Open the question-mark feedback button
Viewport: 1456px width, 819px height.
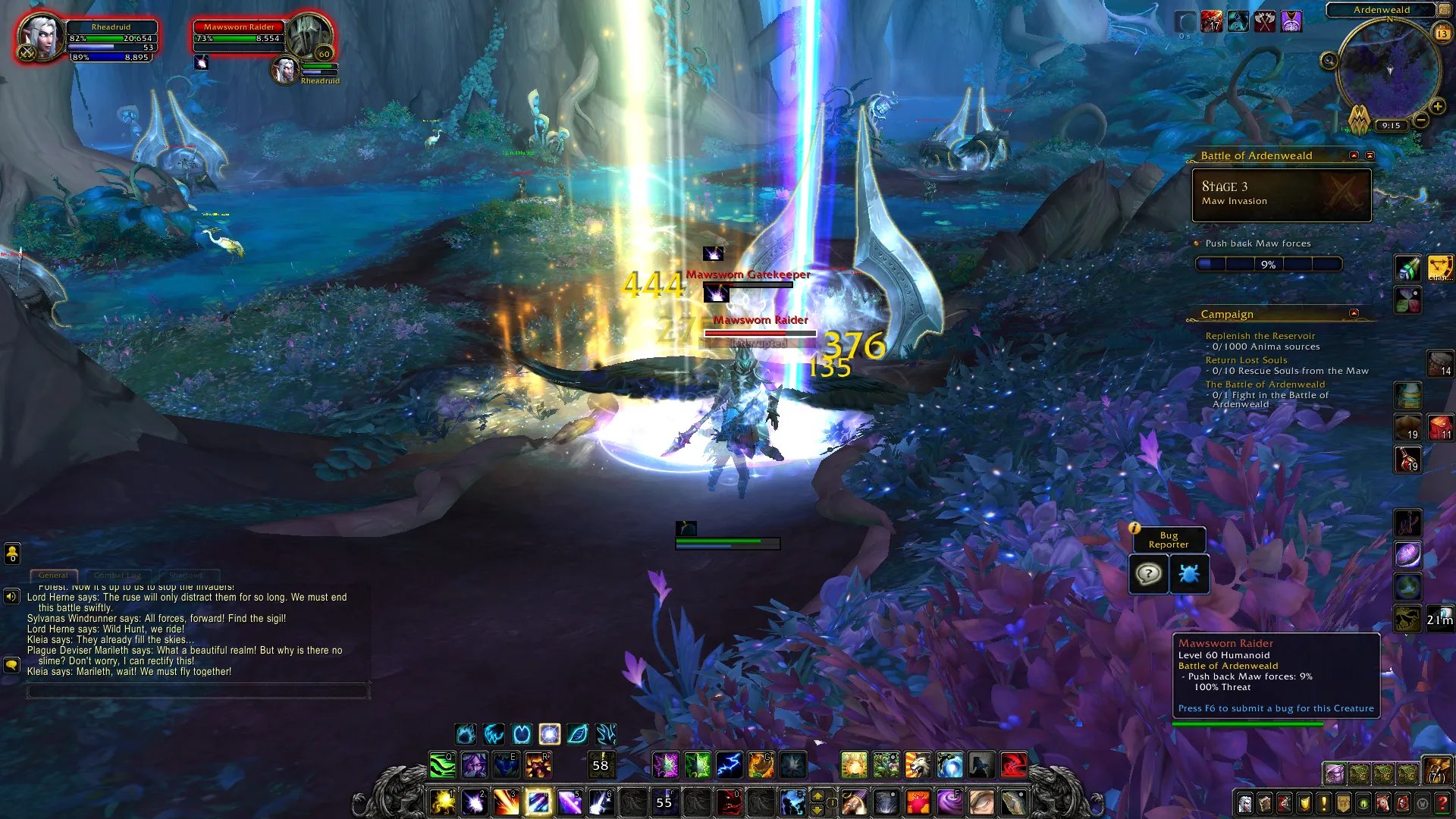1148,574
